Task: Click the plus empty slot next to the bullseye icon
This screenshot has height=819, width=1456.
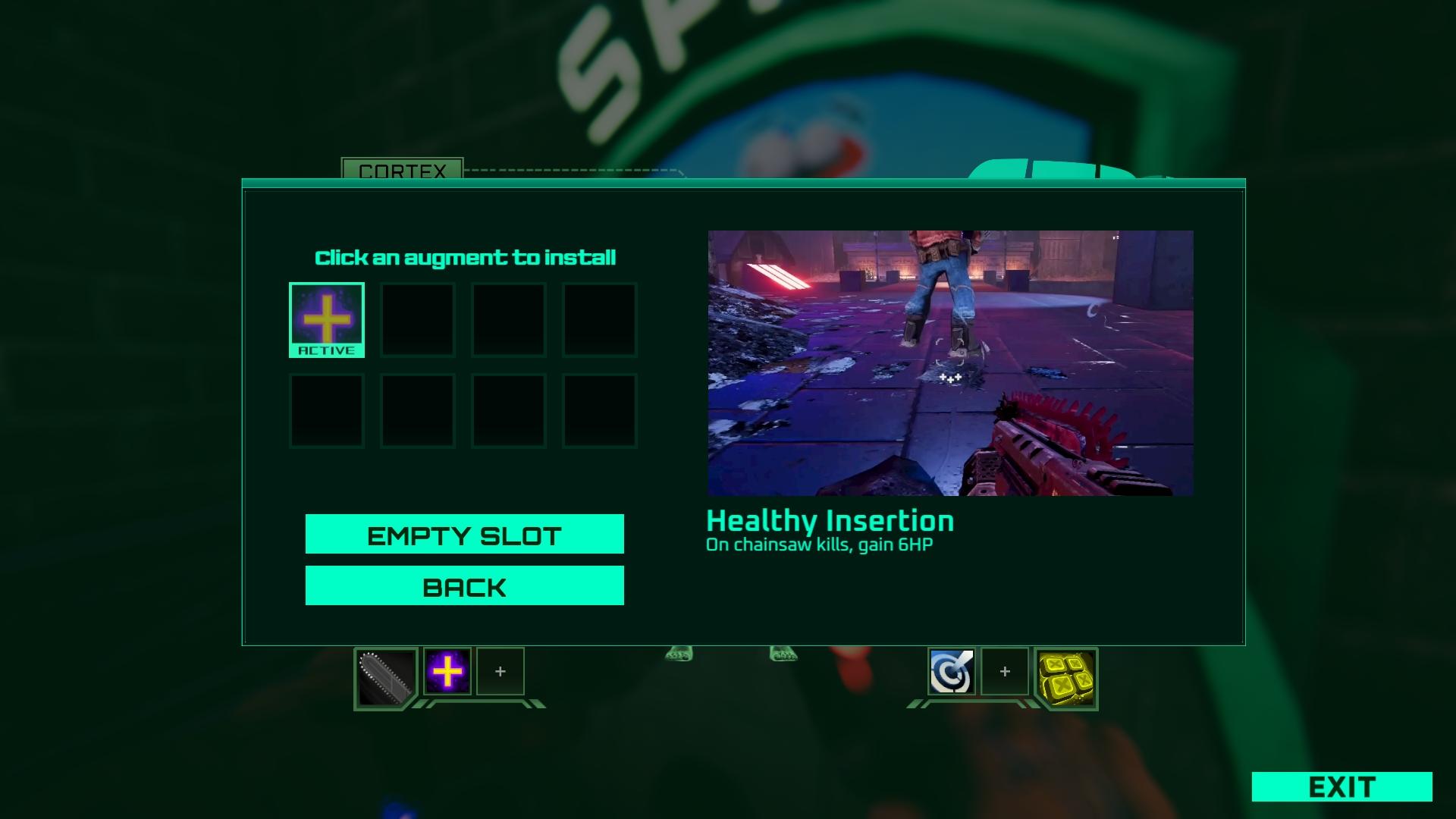Action: click(x=1003, y=671)
